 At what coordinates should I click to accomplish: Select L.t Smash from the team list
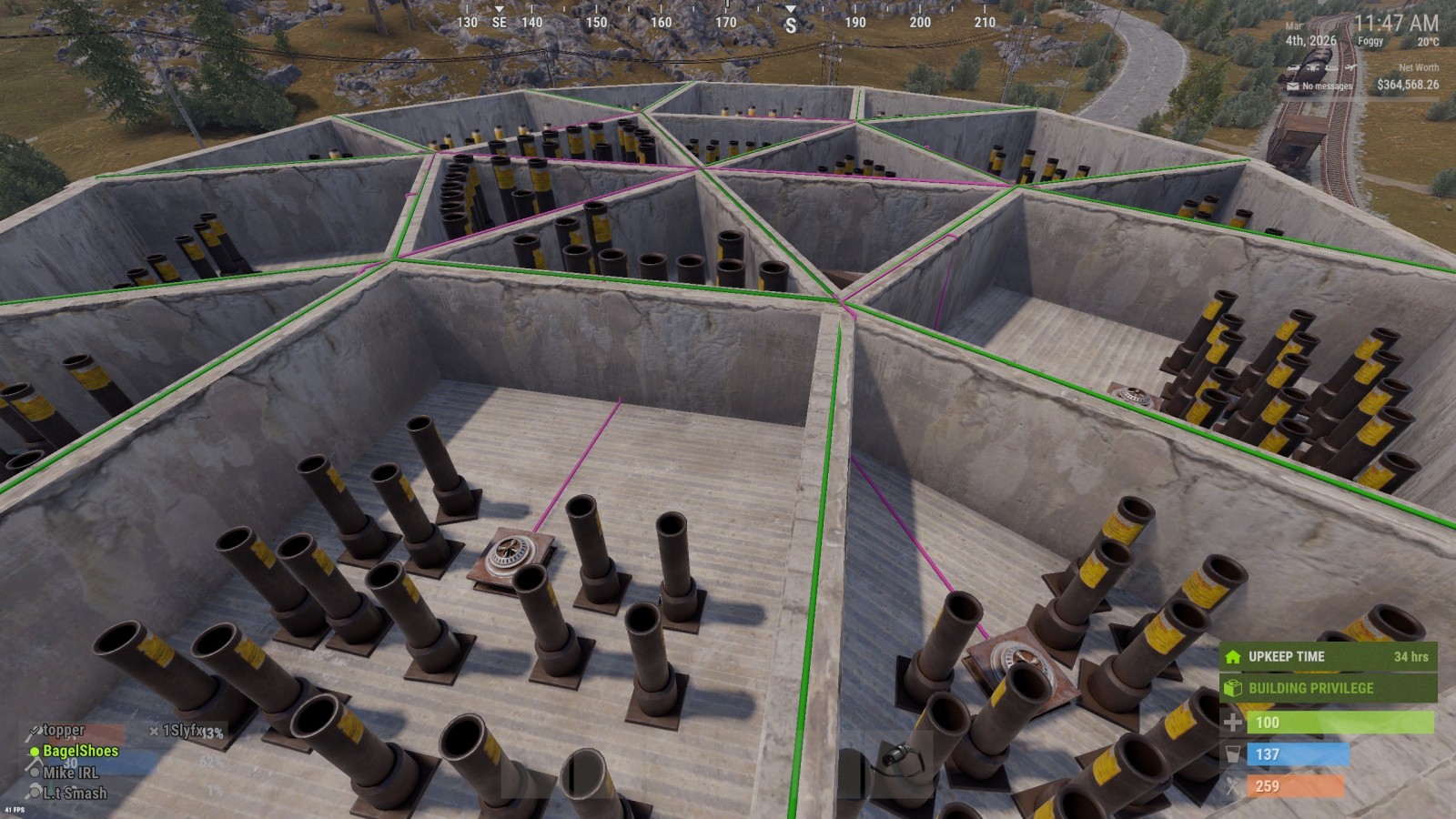coord(75,794)
